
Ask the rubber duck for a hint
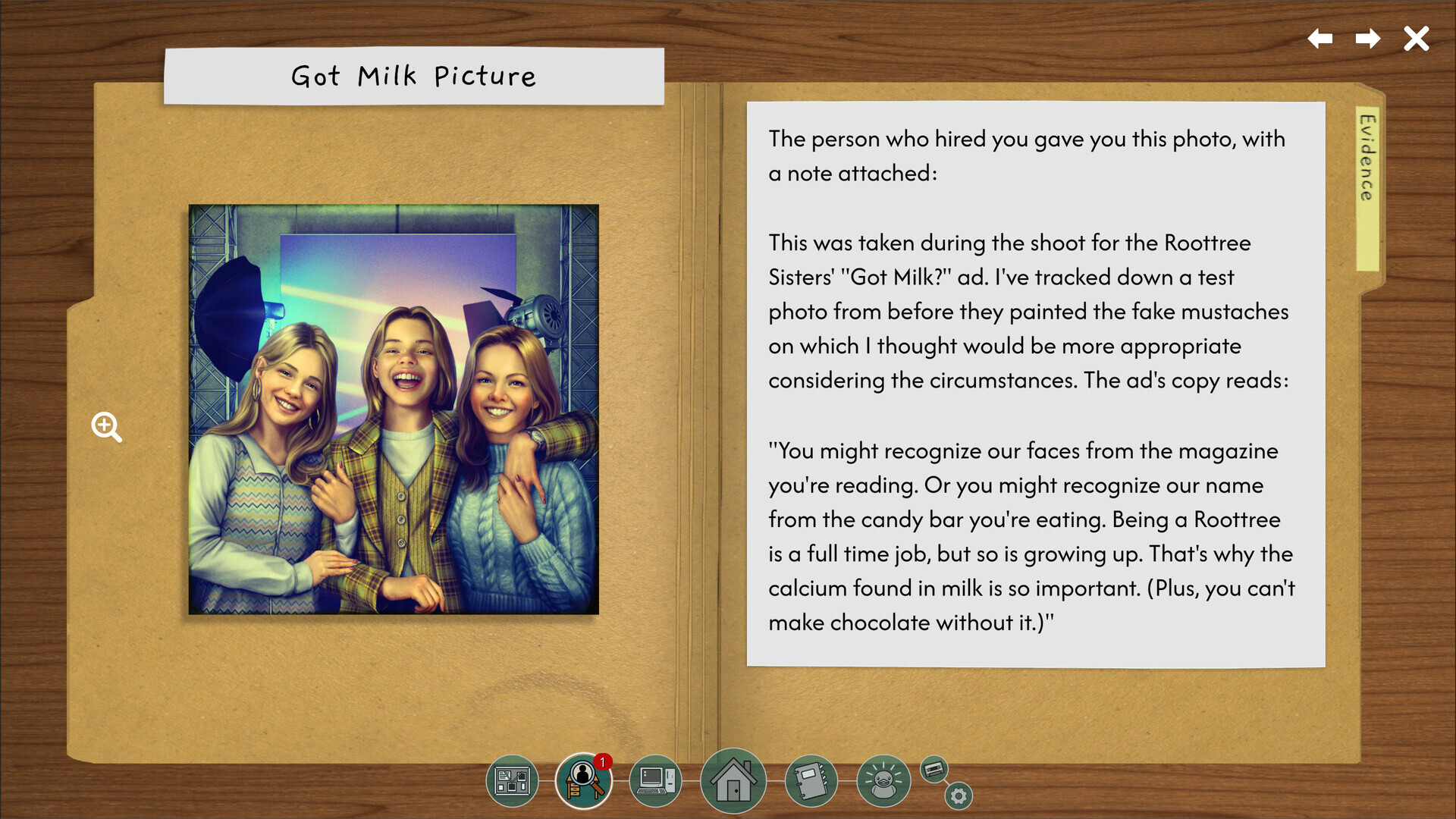tap(883, 780)
